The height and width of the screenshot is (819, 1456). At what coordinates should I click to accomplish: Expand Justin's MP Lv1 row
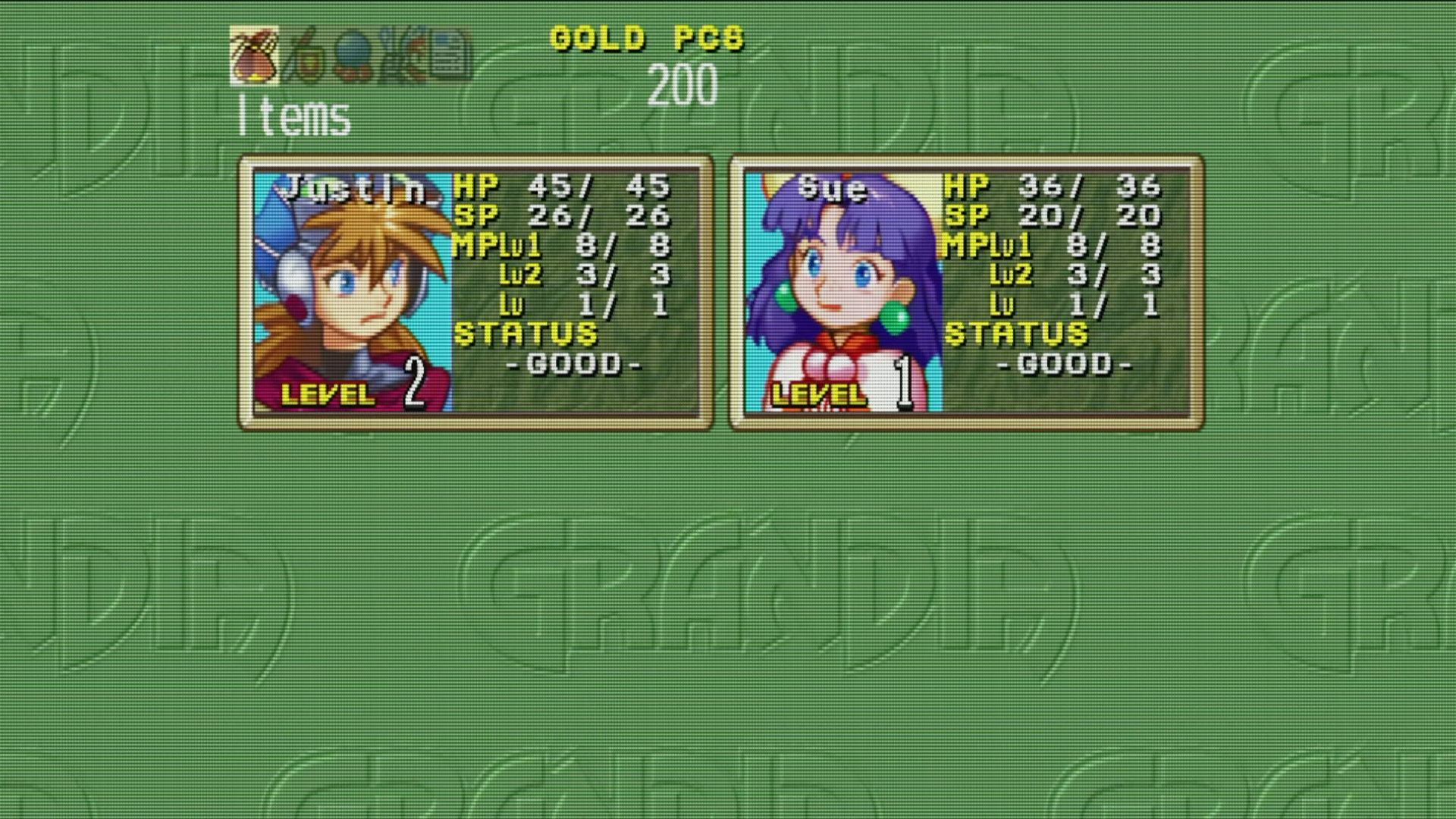tap(559, 244)
